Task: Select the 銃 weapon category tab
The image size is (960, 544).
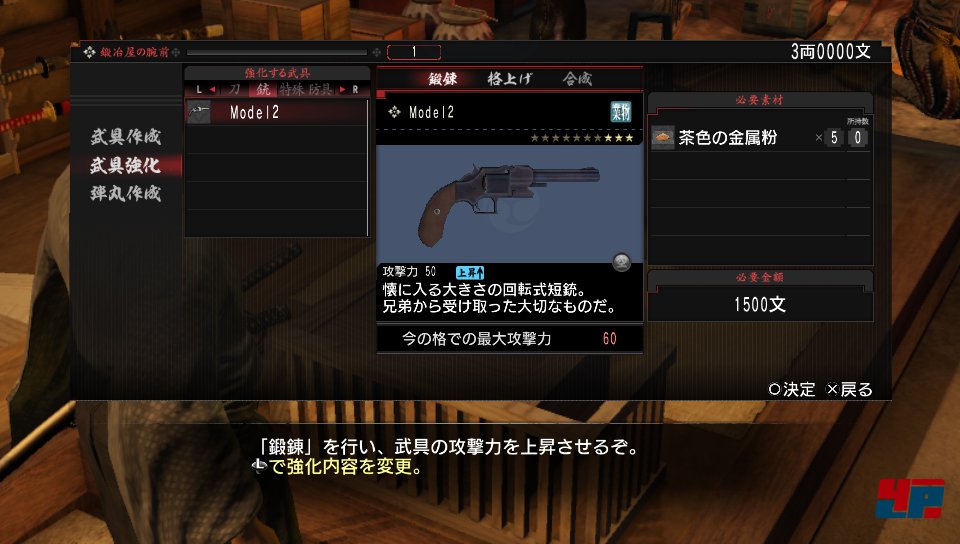Action: point(262,90)
